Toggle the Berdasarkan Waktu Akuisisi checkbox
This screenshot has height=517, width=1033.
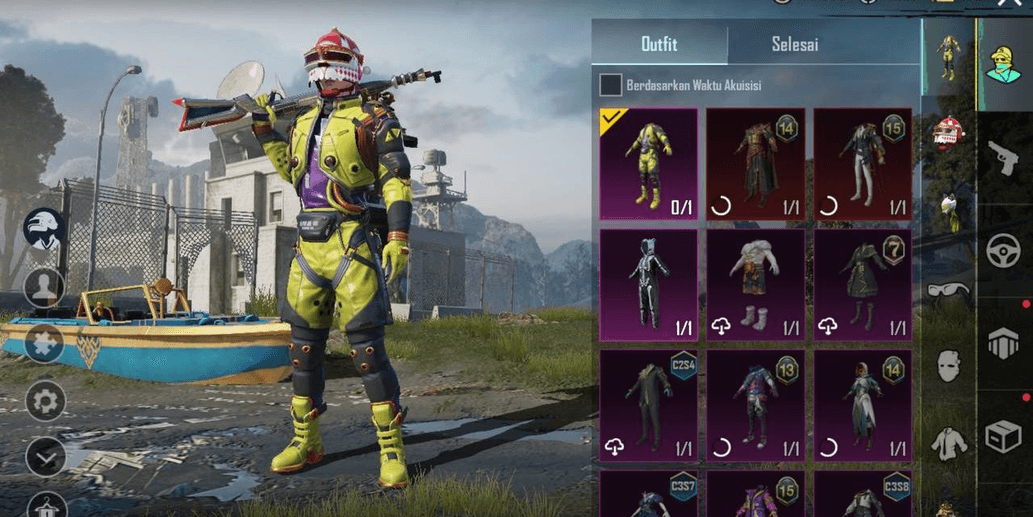pos(610,85)
